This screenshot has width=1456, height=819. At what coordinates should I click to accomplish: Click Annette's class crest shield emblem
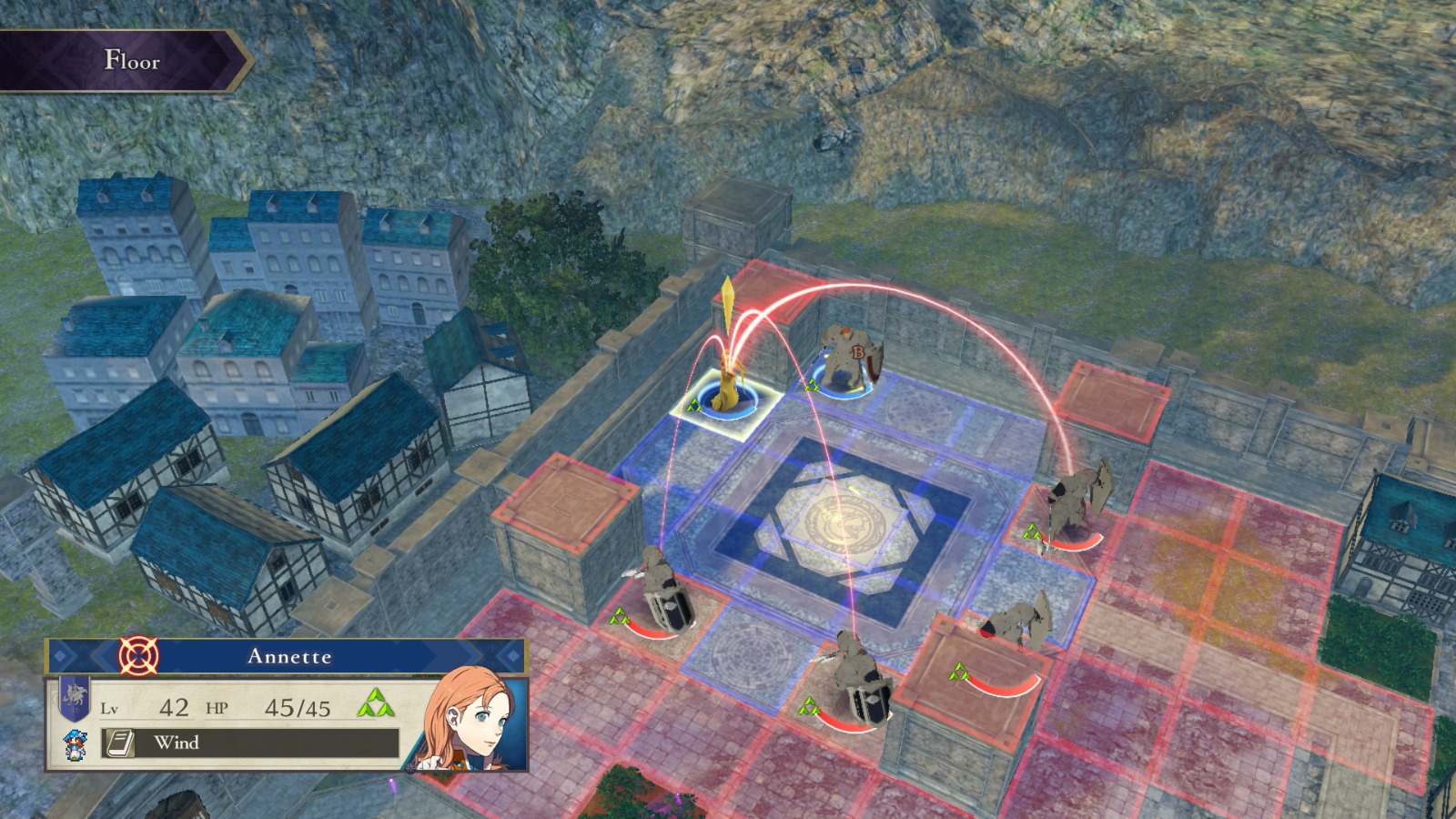tap(75, 695)
